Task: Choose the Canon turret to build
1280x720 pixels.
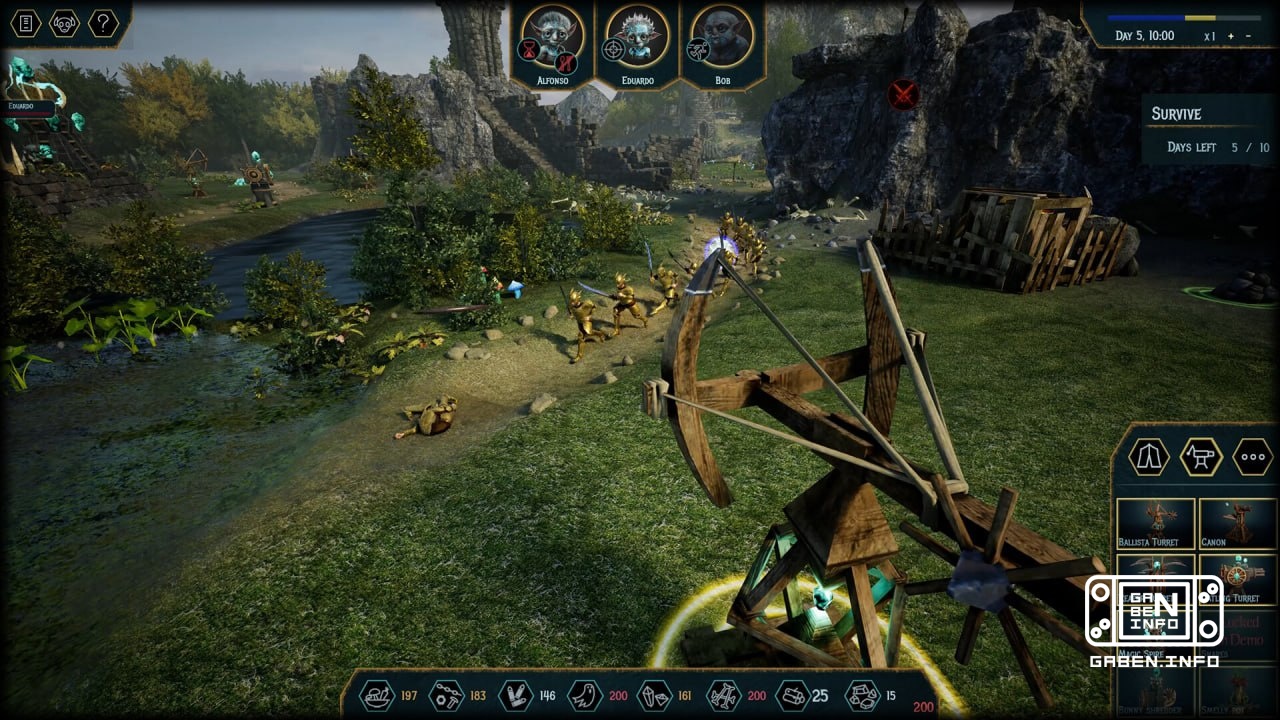Action: tap(1237, 523)
